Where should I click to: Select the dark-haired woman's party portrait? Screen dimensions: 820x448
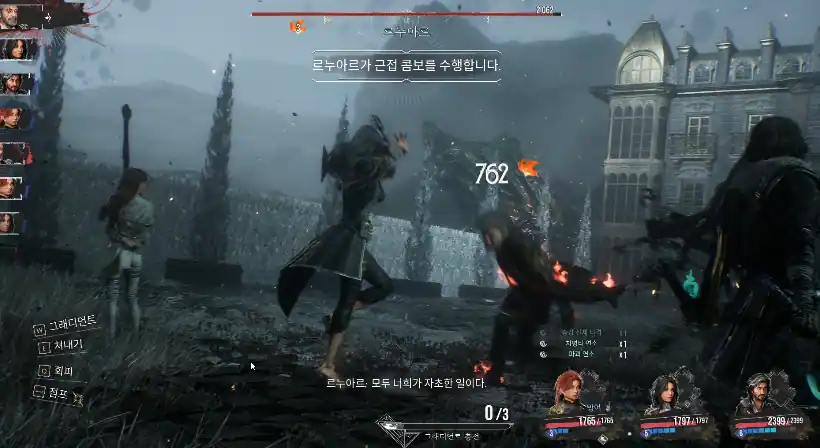[x=664, y=392]
